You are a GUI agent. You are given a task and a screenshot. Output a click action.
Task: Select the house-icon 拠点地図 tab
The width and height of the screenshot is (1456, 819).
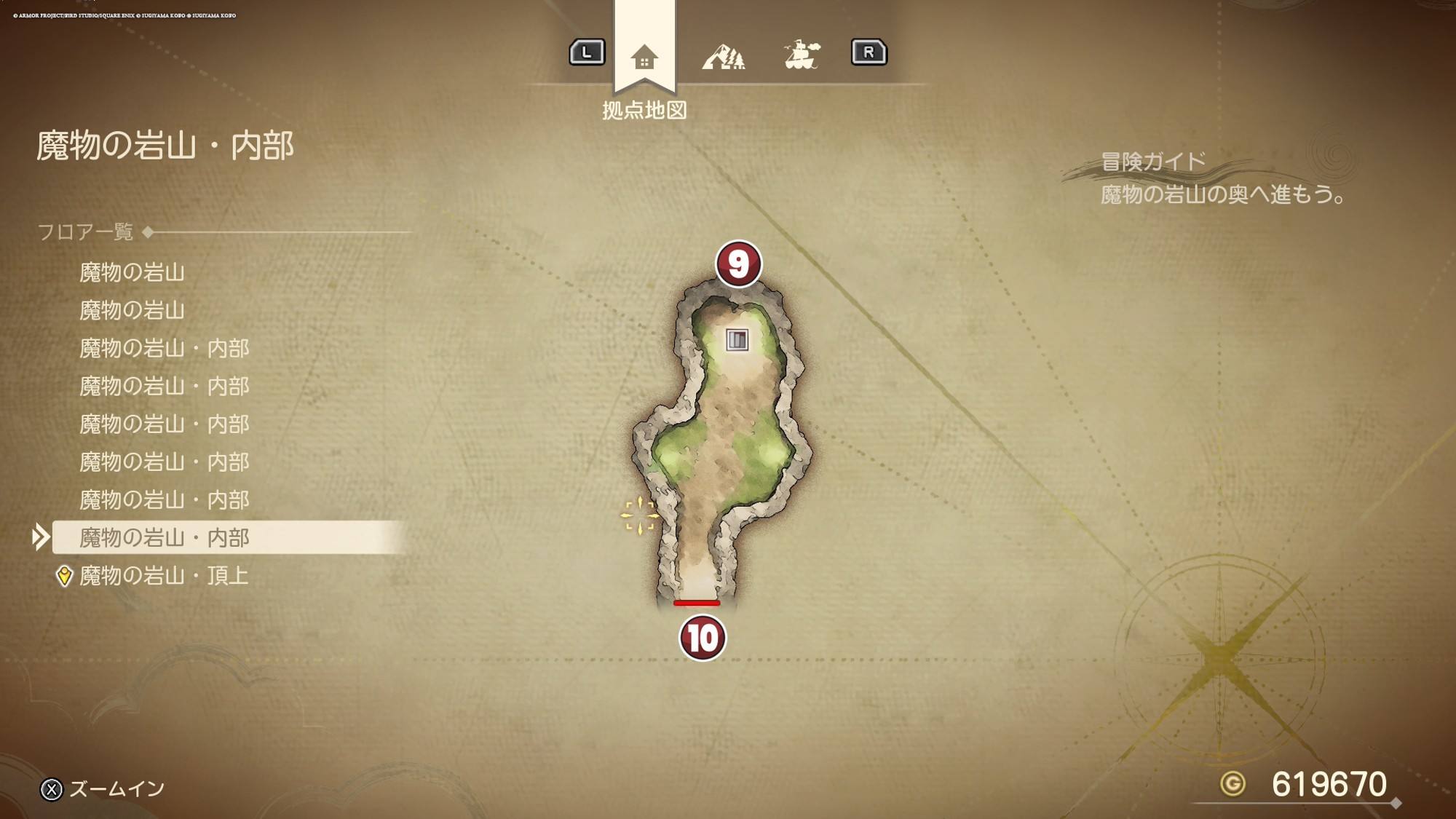click(644, 56)
